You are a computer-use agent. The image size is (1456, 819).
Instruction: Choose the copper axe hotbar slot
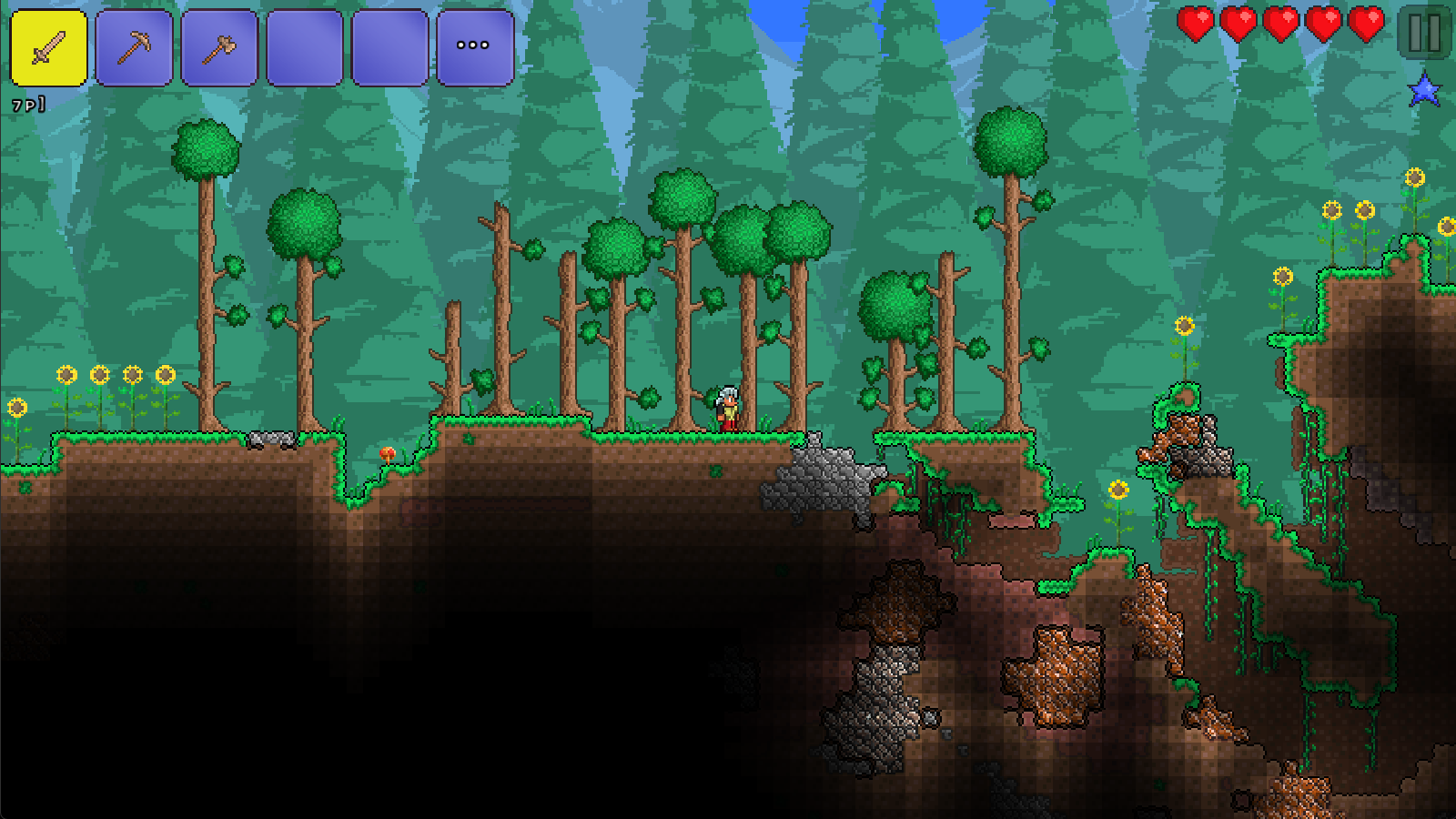(219, 48)
